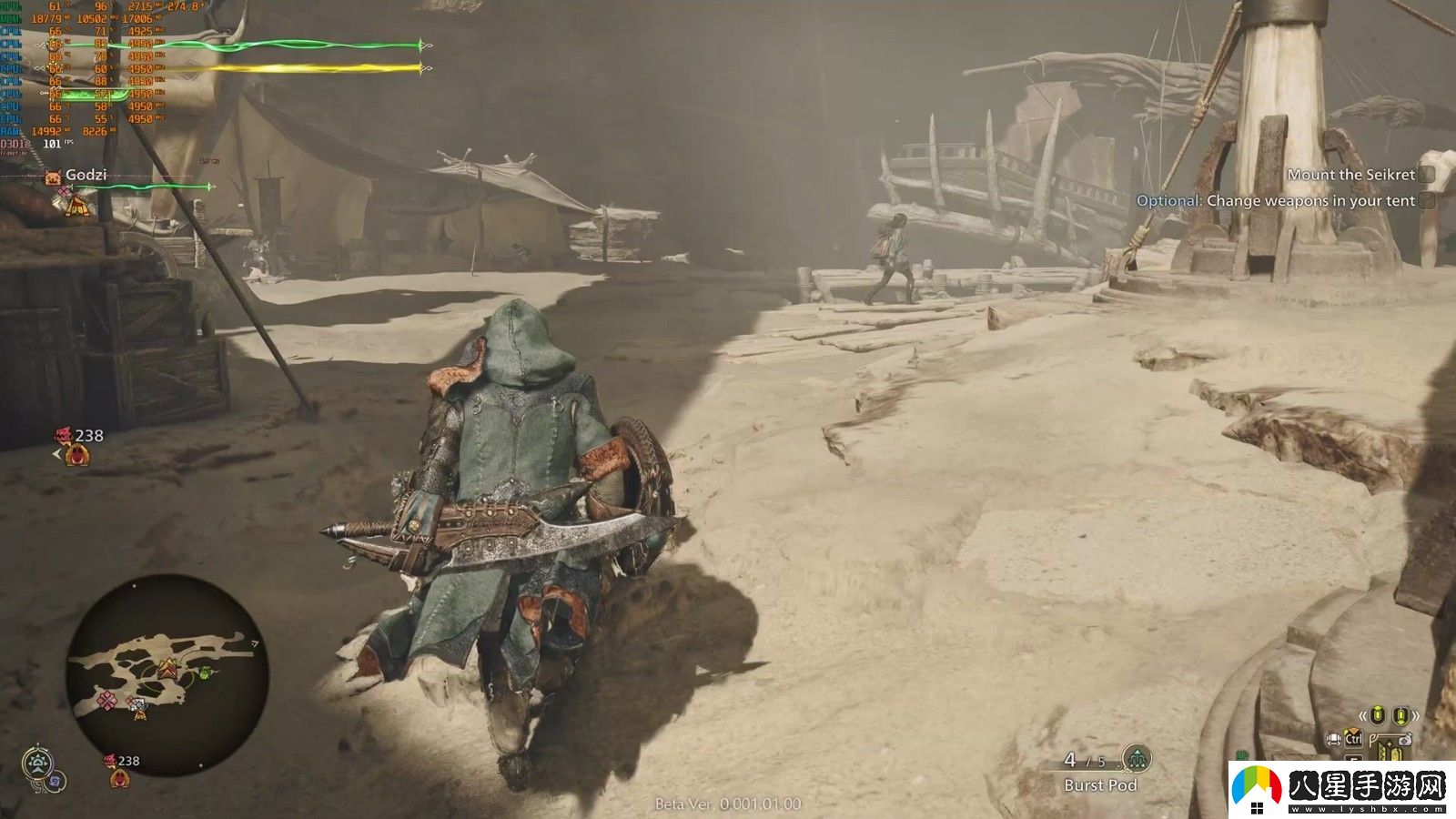
Task: Open the circular area minimap
Action: (x=167, y=674)
